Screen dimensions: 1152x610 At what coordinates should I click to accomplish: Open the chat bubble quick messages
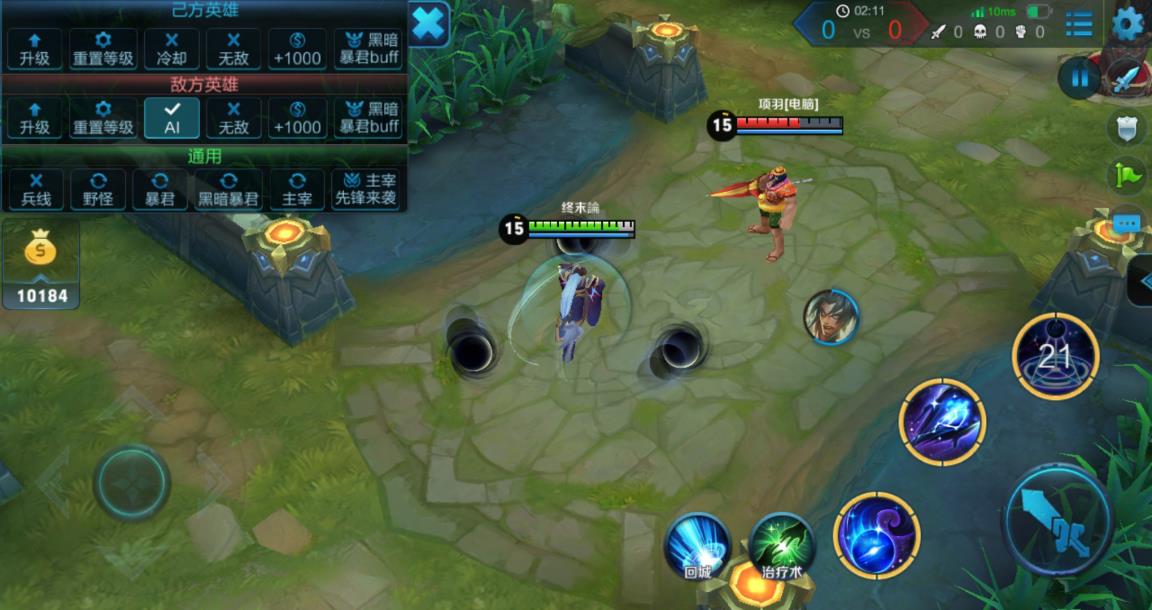pyautogui.click(x=1127, y=222)
